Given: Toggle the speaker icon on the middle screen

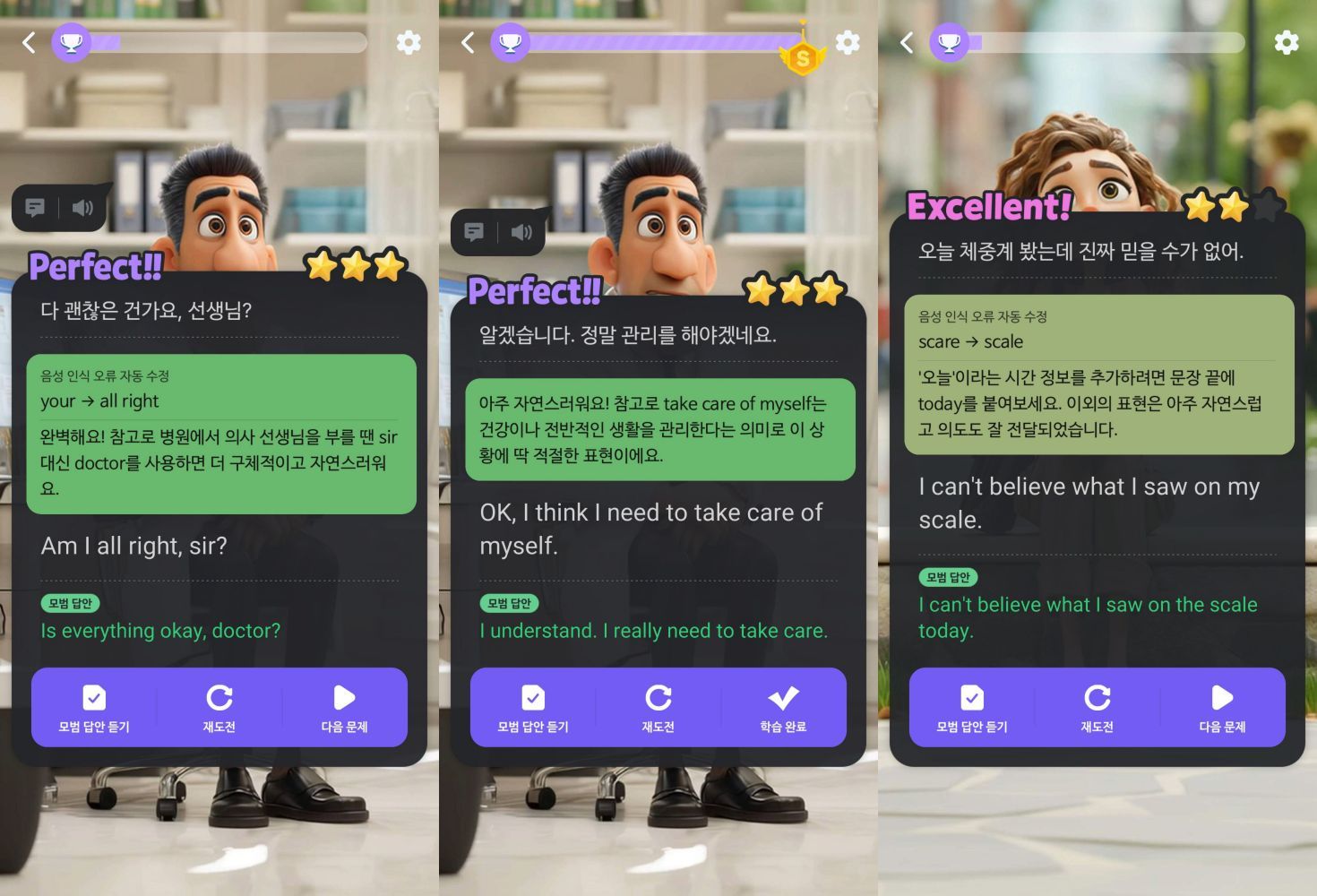Looking at the screenshot, I should pyautogui.click(x=522, y=232).
